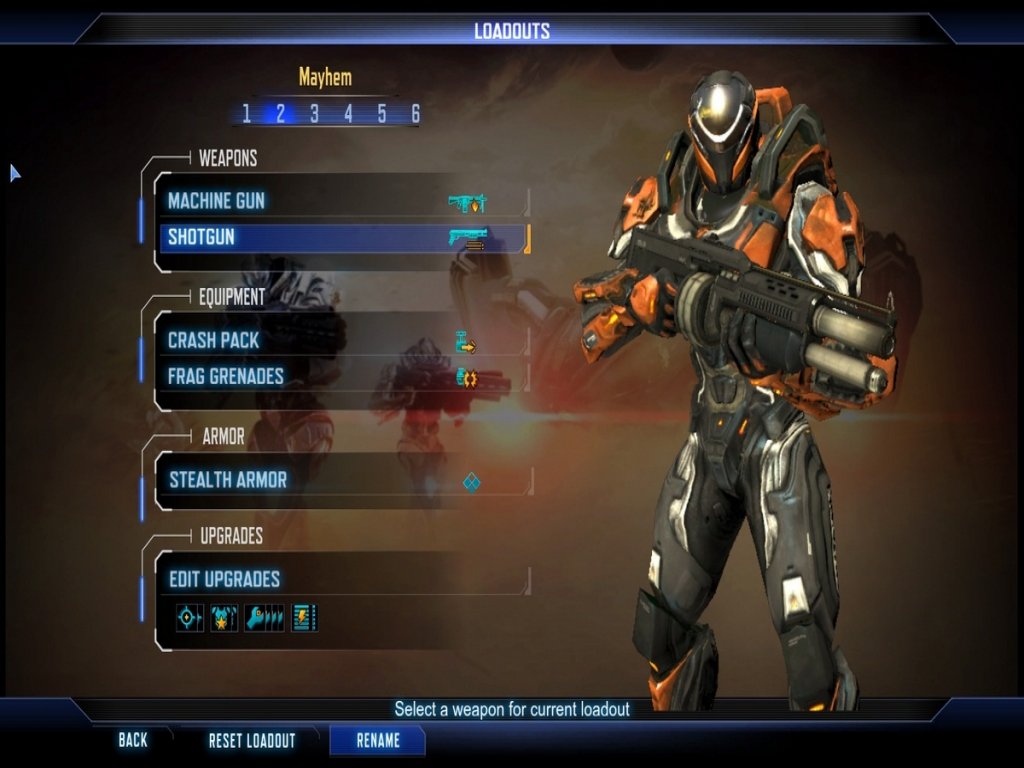1024x768 pixels.
Task: Switch to loadout number 3
Action: (314, 114)
